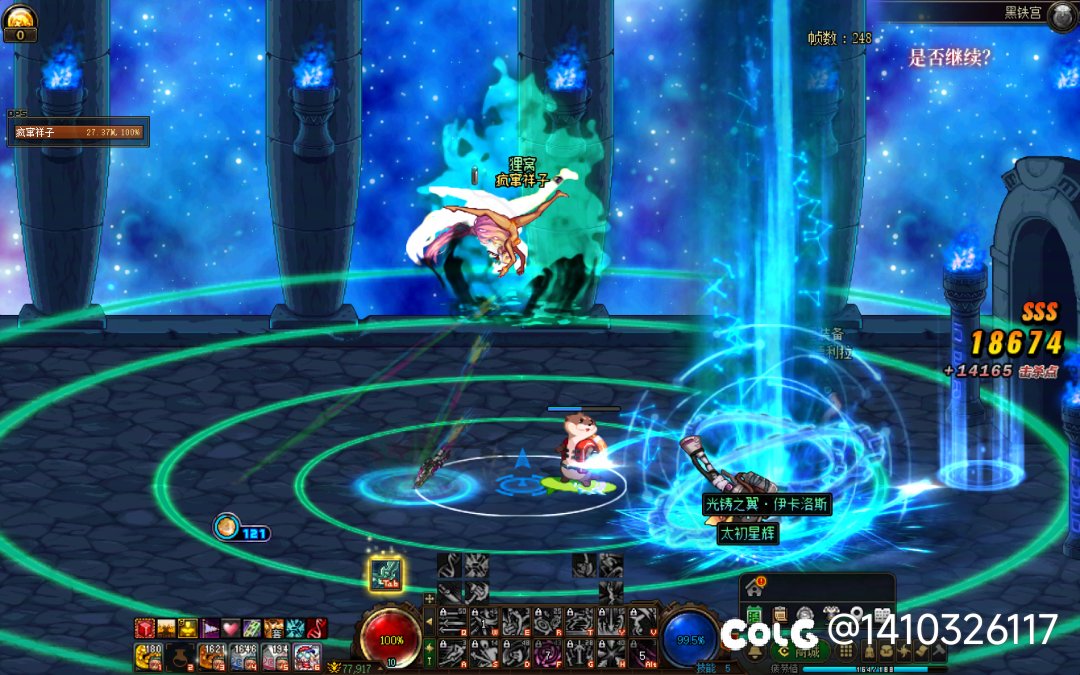Screen dimensions: 1080x675
Task: Click the gold character portrait coin icon
Action: 20,17
